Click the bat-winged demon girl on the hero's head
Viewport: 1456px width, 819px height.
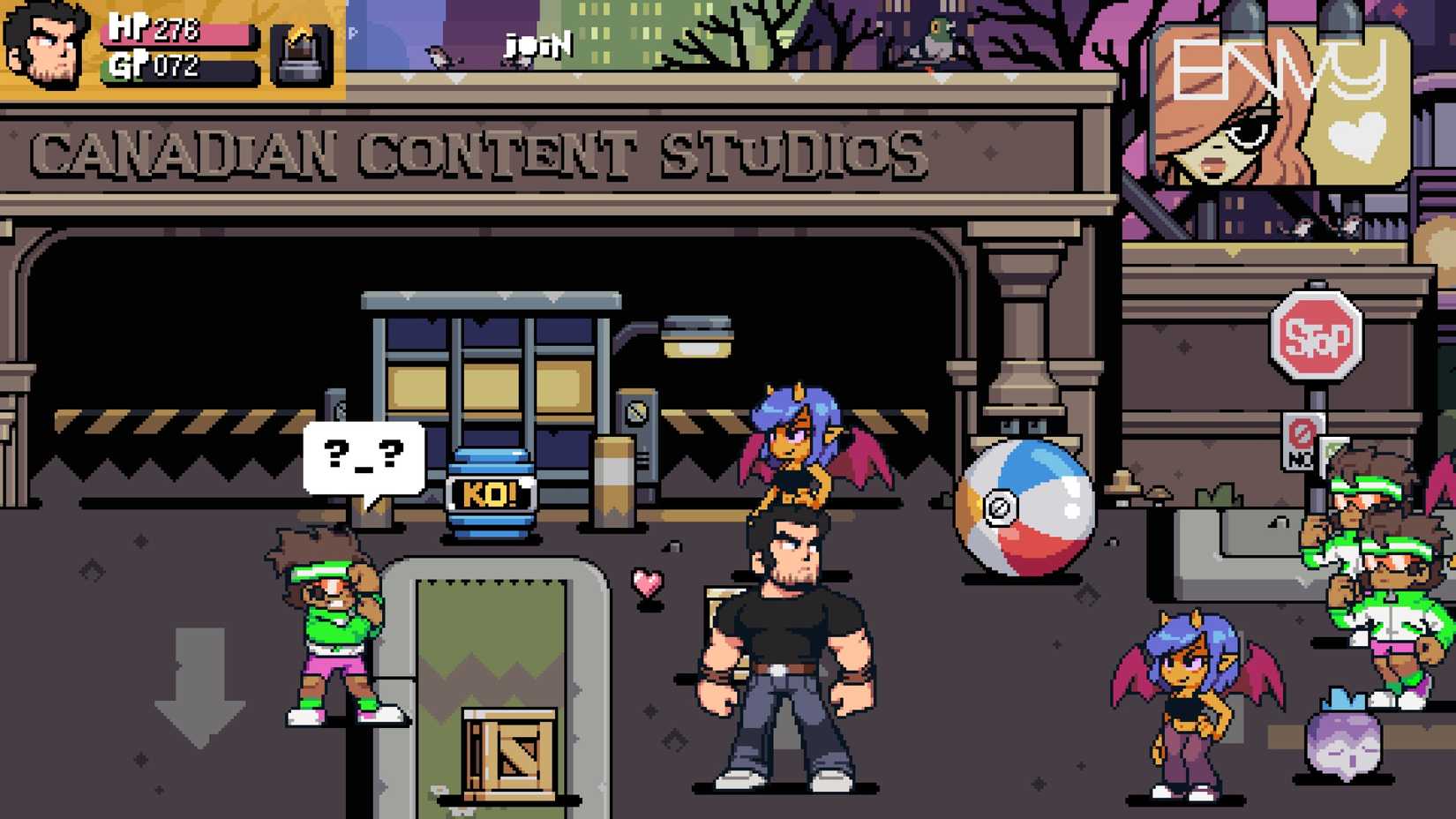point(794,441)
